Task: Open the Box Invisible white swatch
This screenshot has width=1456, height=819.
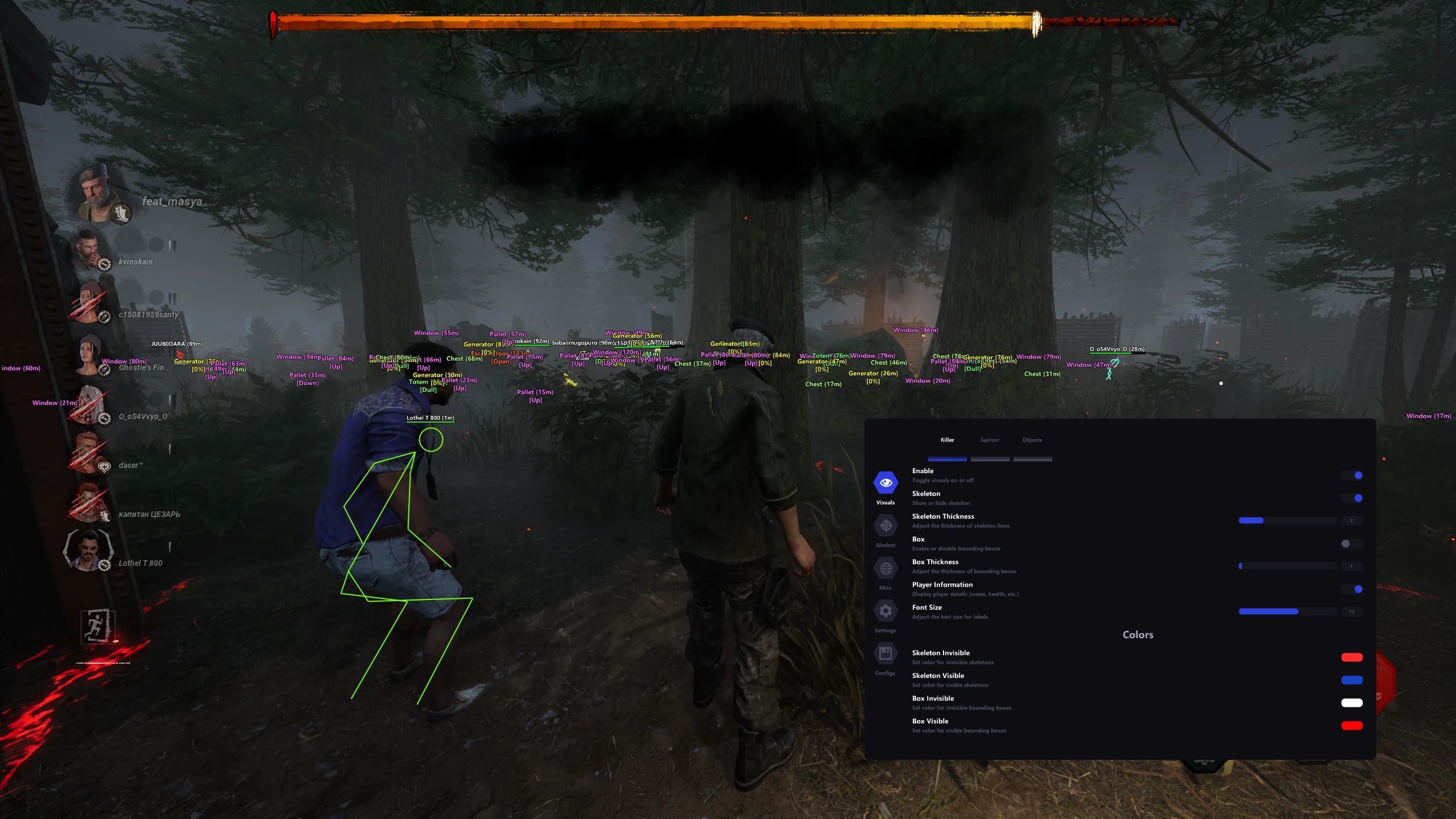Action: (1351, 703)
